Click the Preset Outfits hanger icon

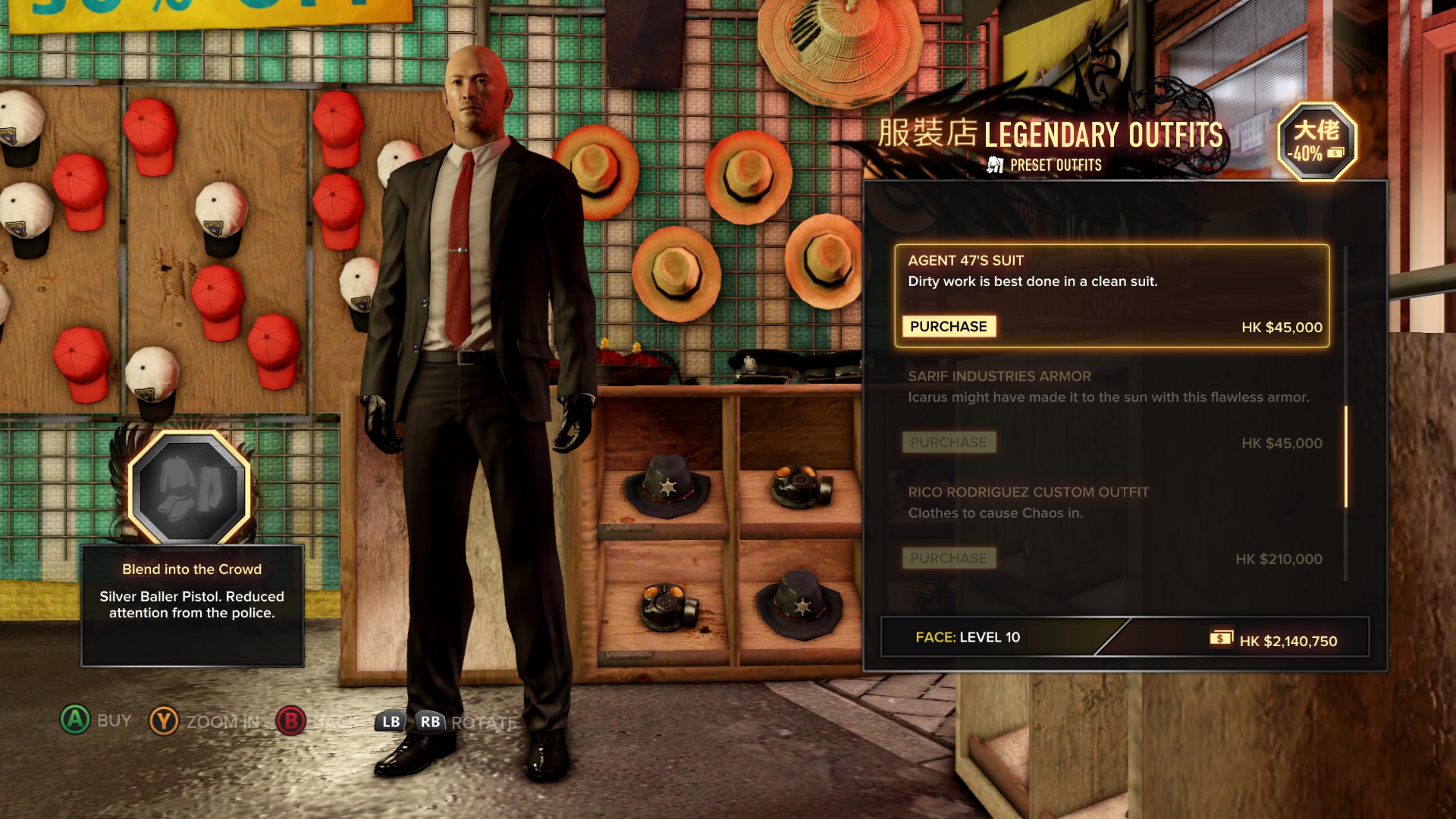tap(994, 164)
